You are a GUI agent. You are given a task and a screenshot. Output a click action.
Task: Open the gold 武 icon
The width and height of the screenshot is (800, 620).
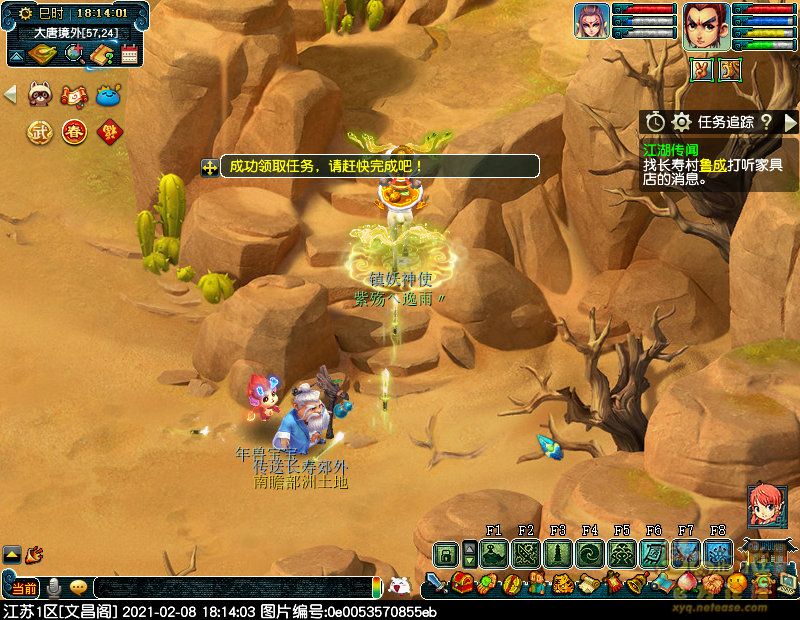coord(39,131)
